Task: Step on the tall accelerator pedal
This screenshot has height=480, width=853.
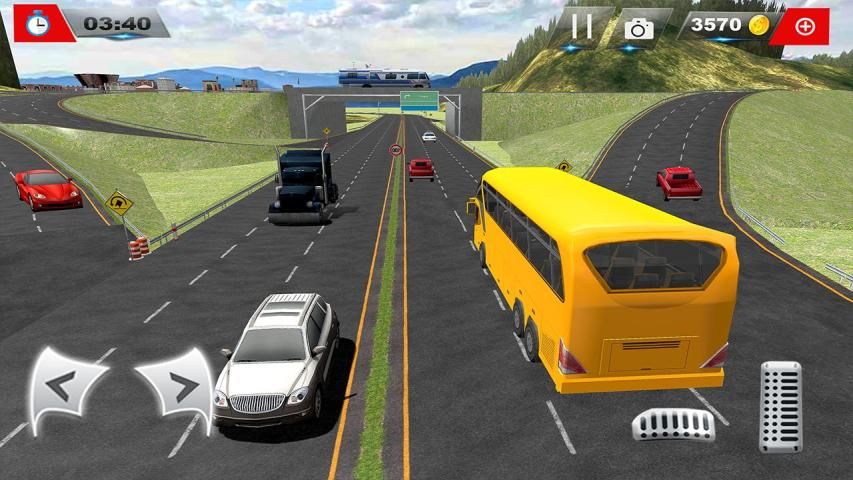Action: (781, 405)
